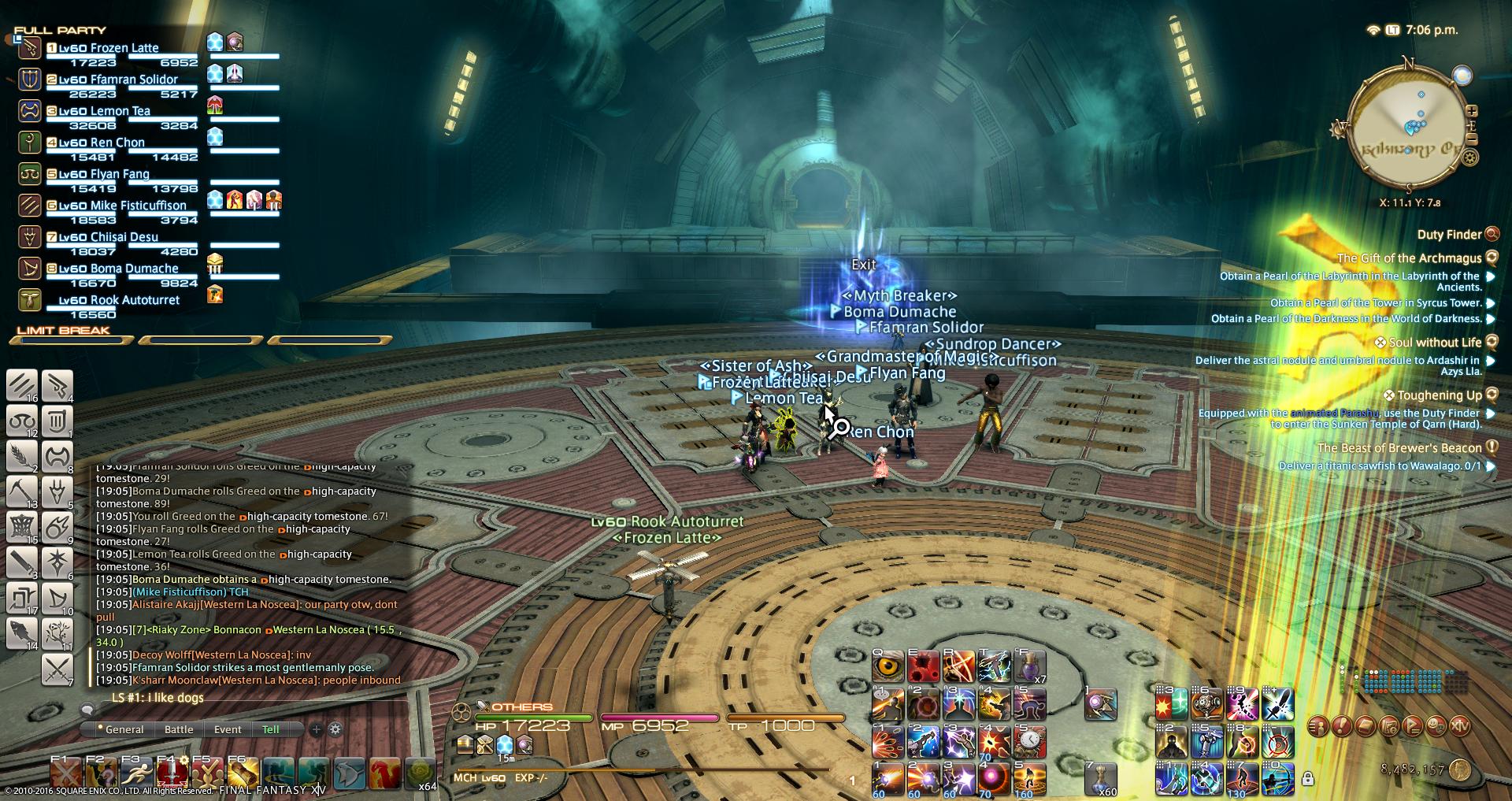Select The Gift of the Archmagus quest

1409,258
